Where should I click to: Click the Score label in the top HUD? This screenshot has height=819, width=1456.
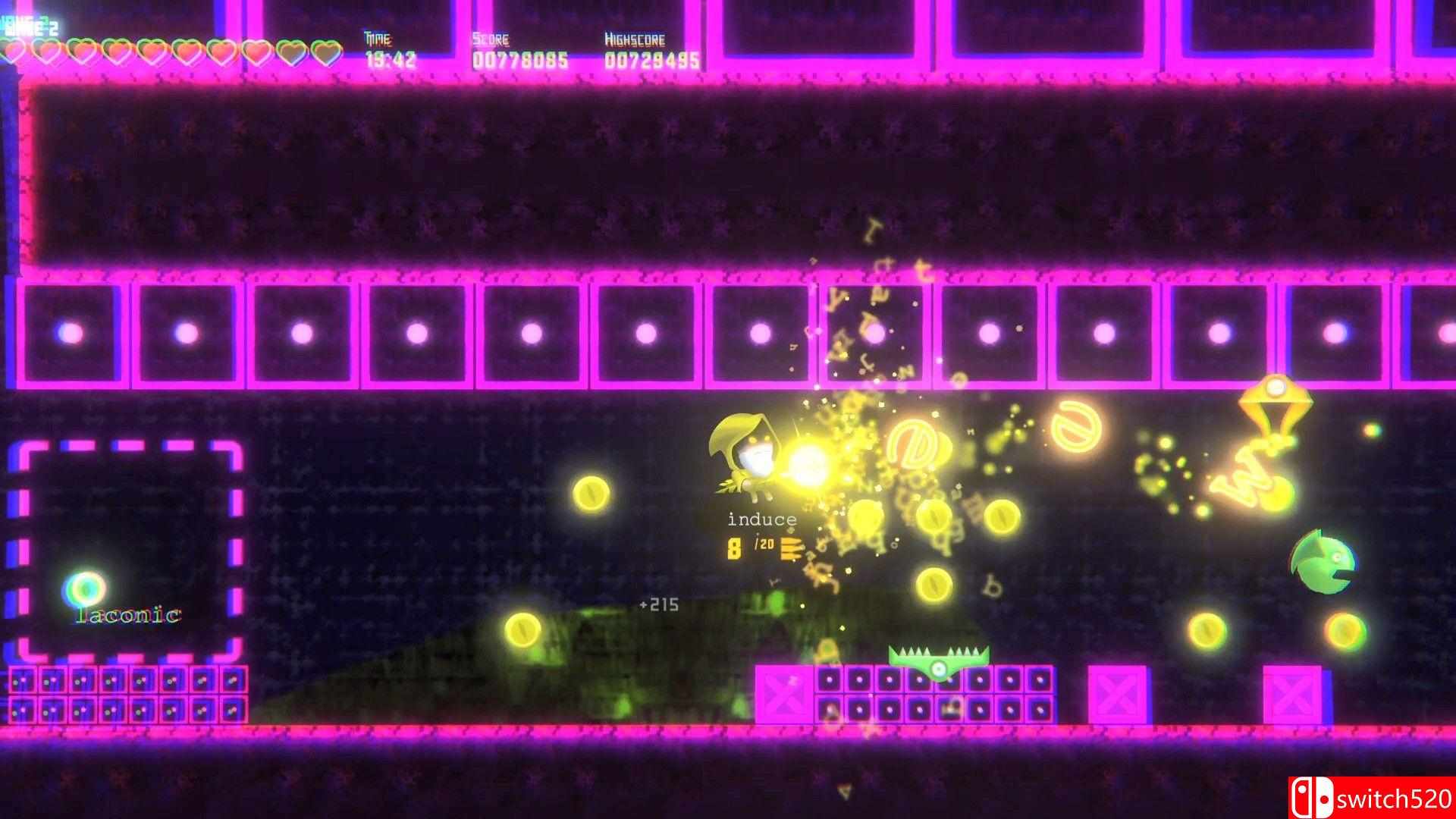(x=489, y=39)
